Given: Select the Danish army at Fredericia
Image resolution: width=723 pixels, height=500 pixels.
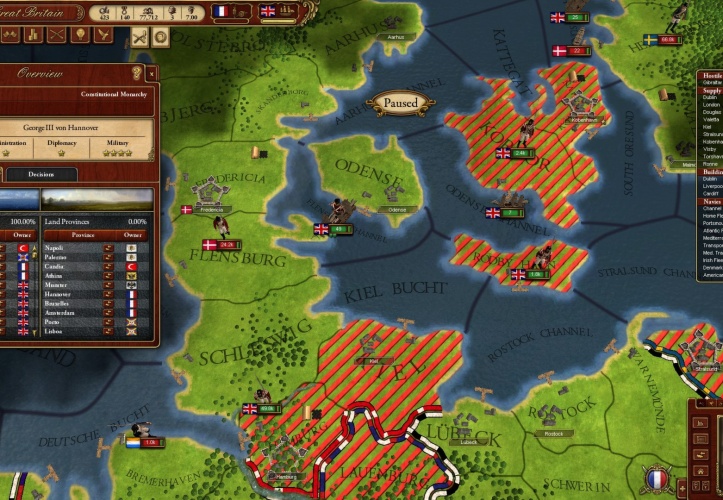Looking at the screenshot, I should [186, 210].
